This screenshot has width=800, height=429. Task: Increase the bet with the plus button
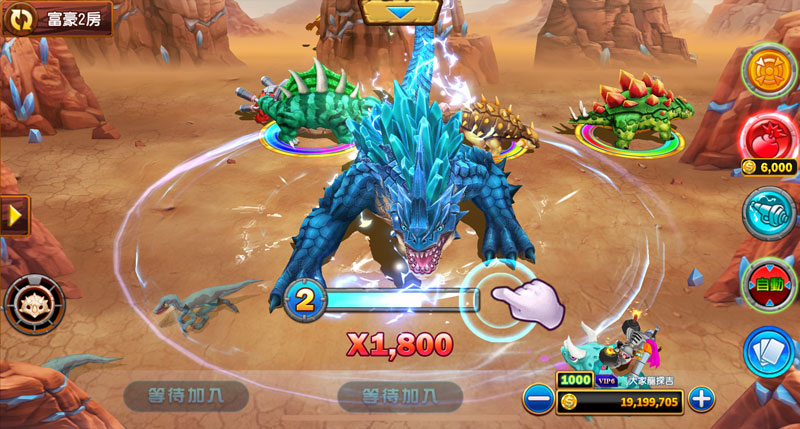click(702, 400)
